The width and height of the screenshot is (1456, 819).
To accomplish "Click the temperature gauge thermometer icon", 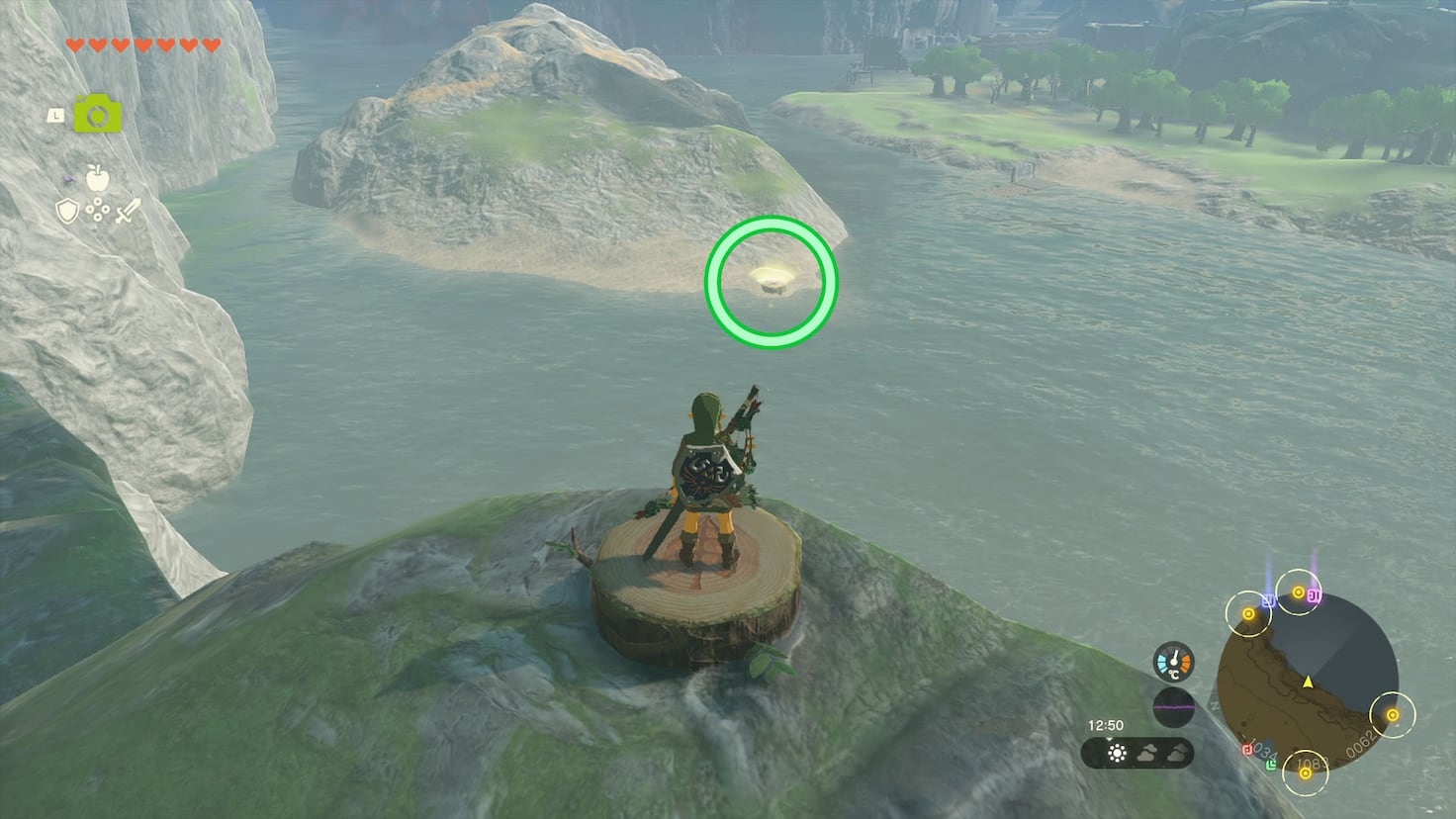I will (1173, 662).
